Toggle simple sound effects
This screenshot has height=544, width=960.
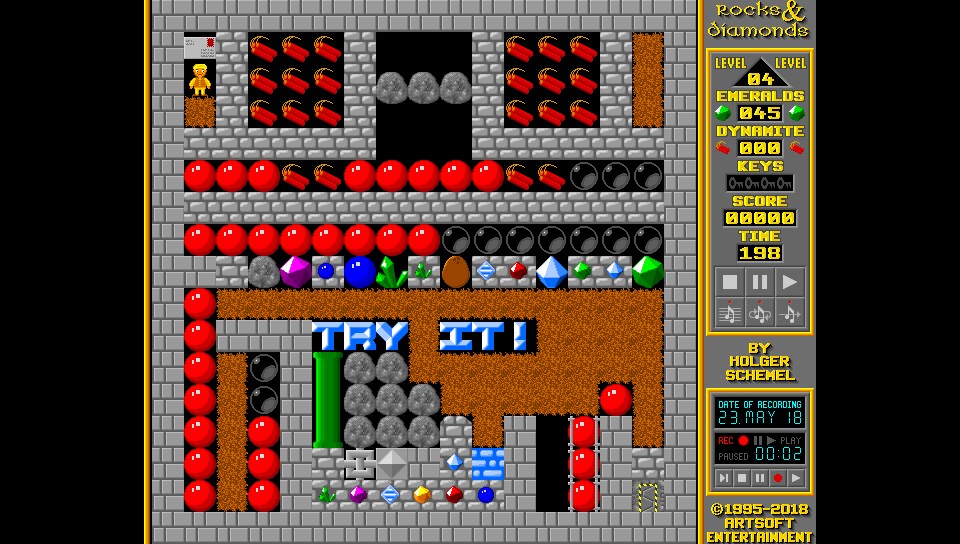(x=790, y=313)
